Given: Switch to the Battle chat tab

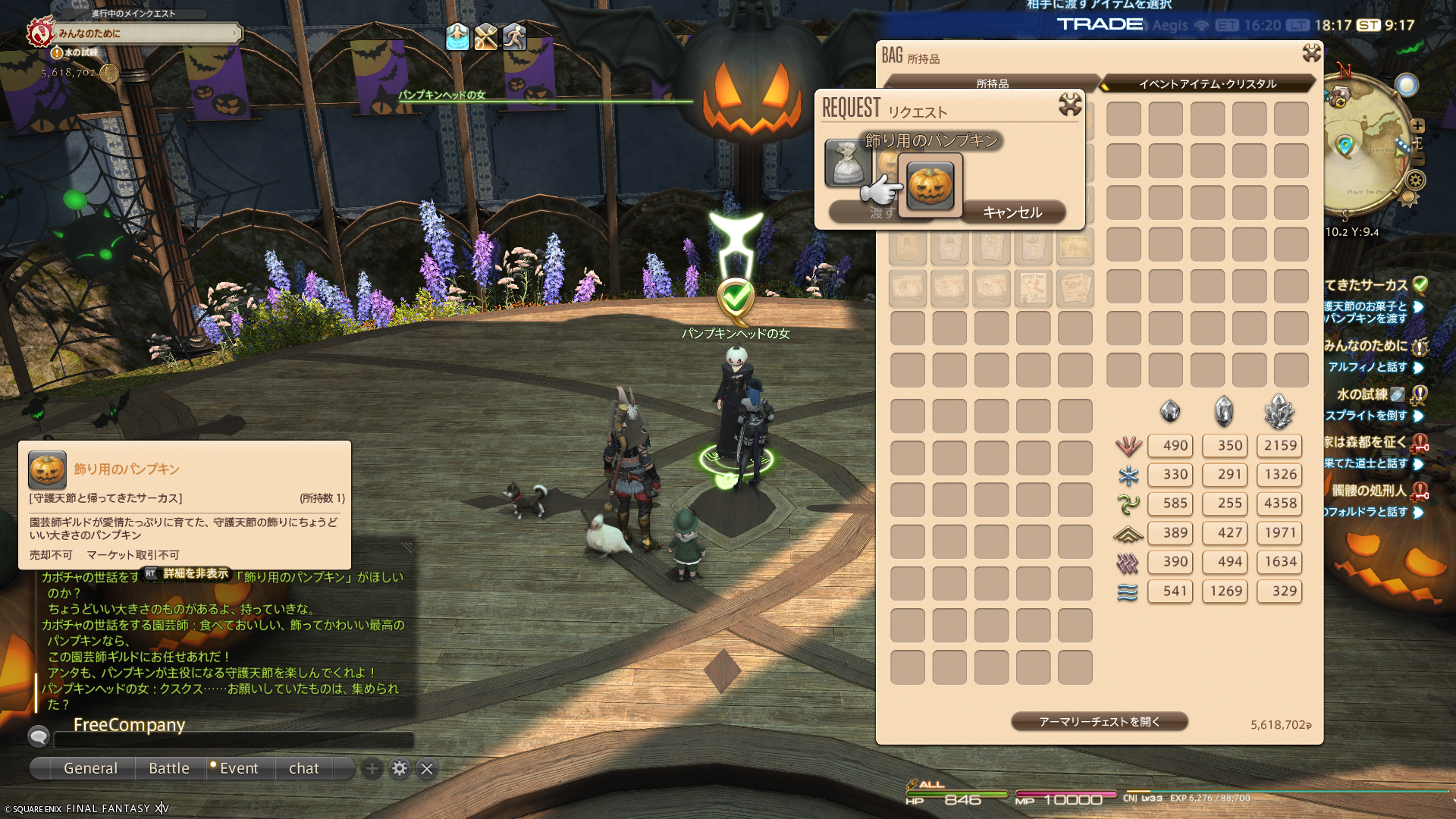Looking at the screenshot, I should [x=169, y=768].
